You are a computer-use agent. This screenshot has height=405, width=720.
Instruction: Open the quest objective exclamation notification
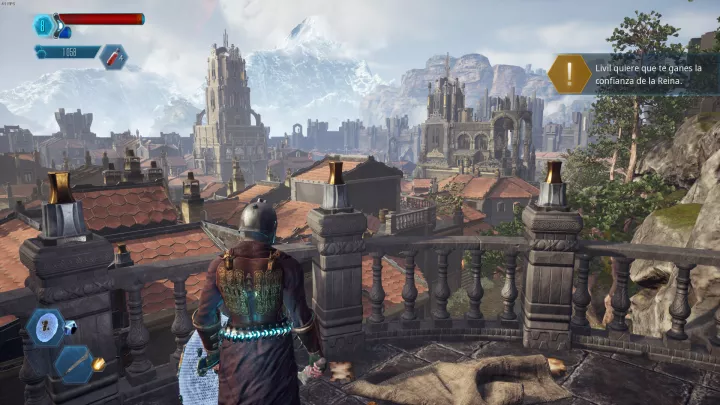pos(569,74)
